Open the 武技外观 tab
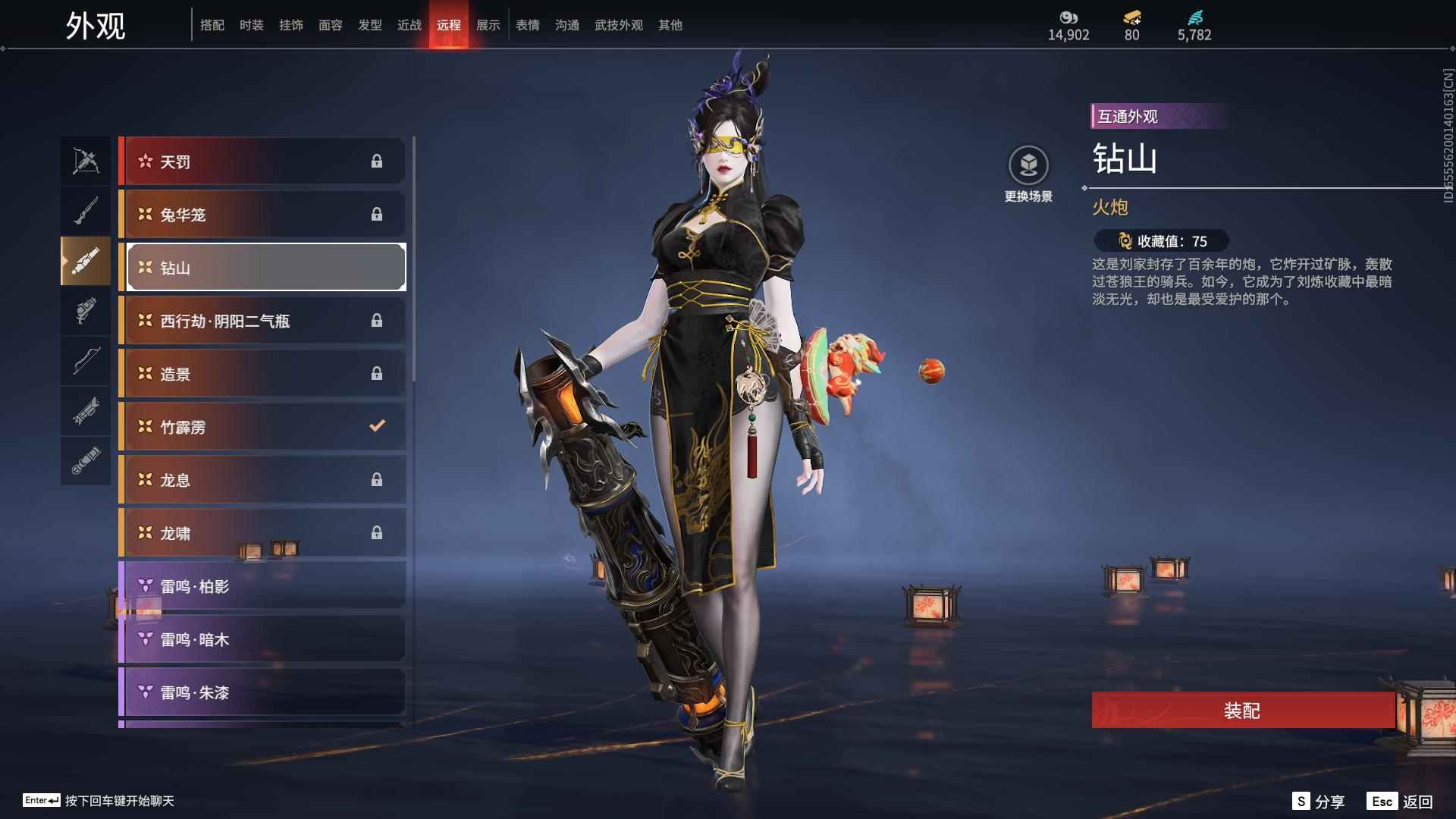The width and height of the screenshot is (1456, 819). tap(619, 25)
